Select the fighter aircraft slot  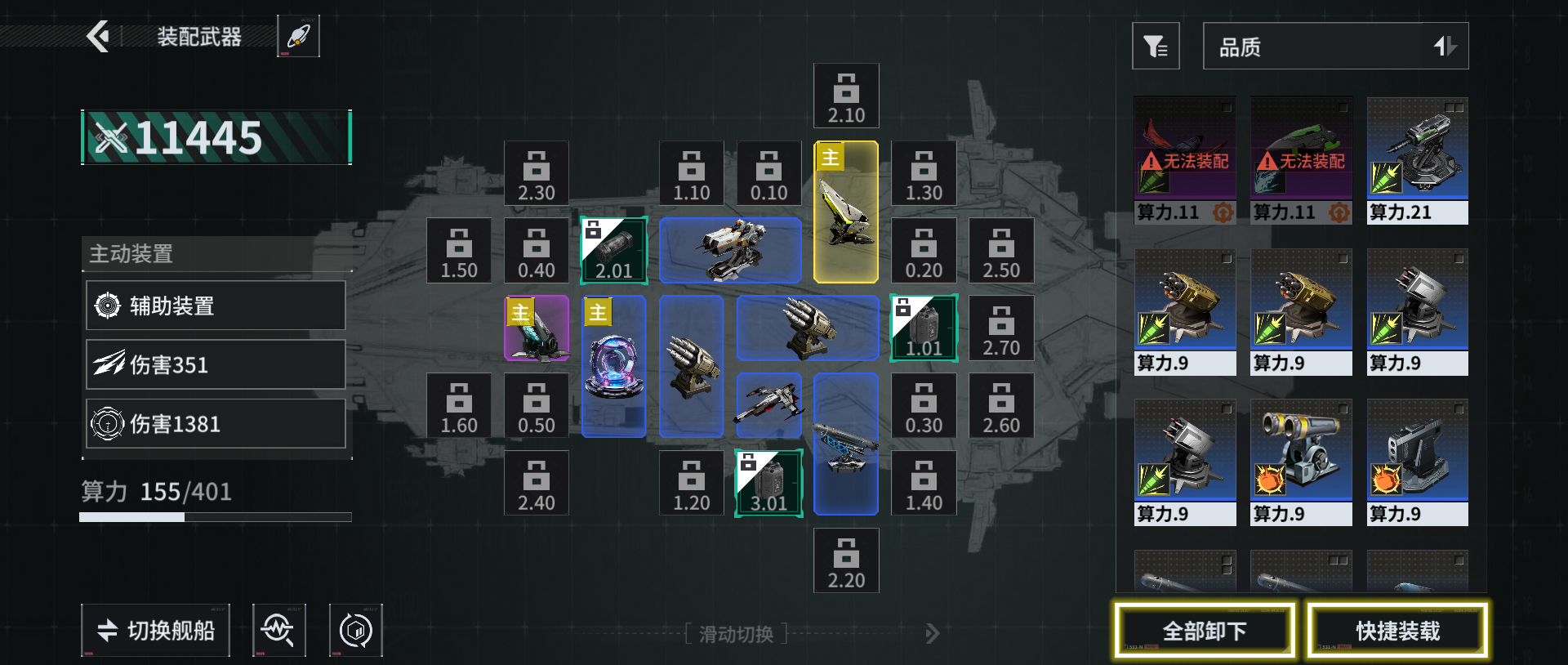point(768,405)
